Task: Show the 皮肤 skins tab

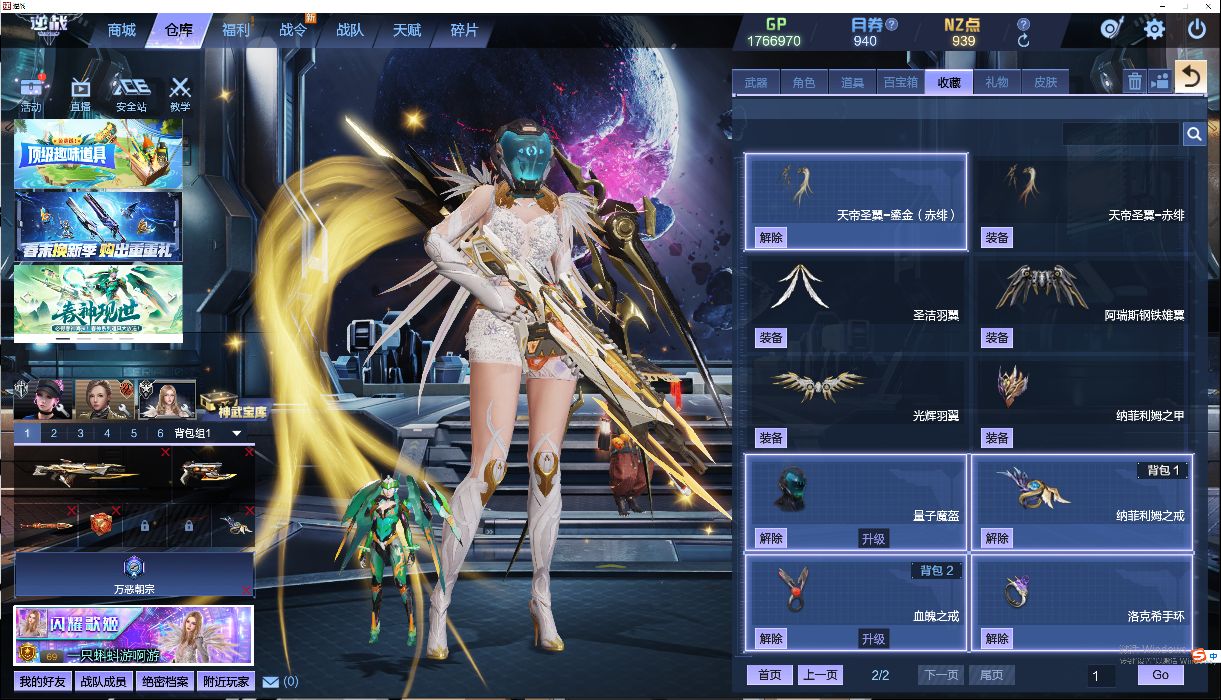Action: pyautogui.click(x=1045, y=82)
